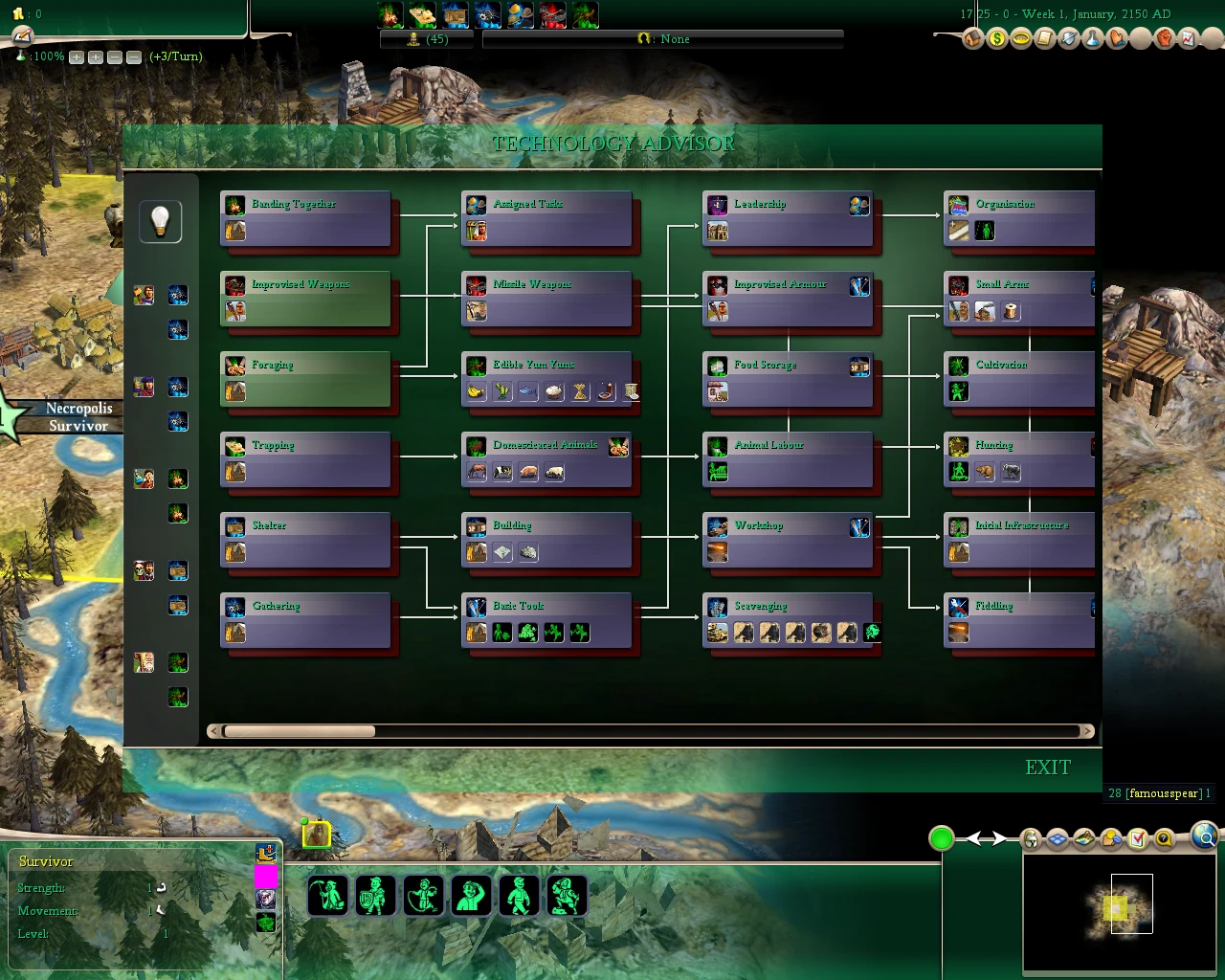1225x980 pixels.
Task: Increase research rate with the plus button
Action: (76, 57)
